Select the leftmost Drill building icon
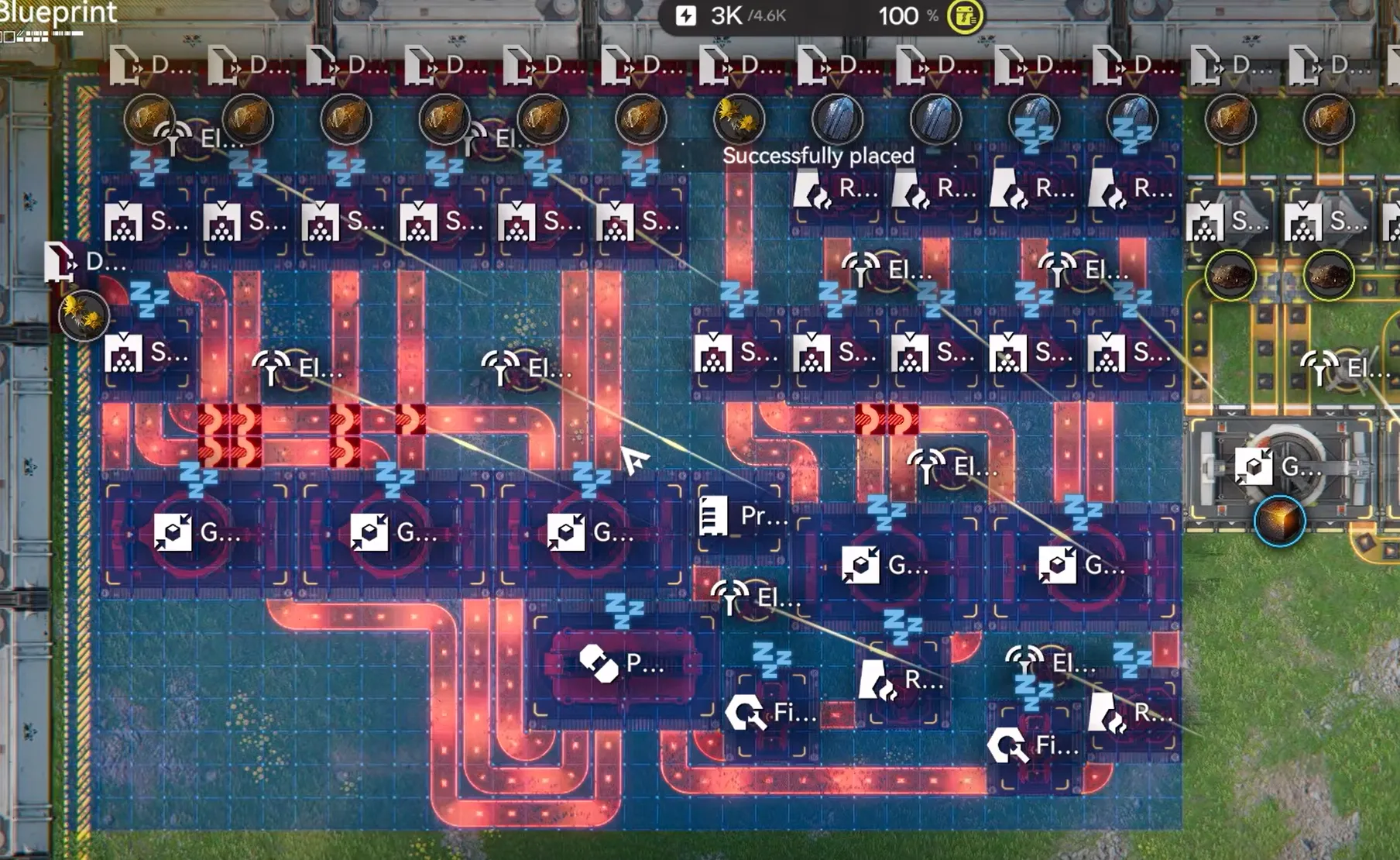1400x860 pixels. (x=62, y=263)
